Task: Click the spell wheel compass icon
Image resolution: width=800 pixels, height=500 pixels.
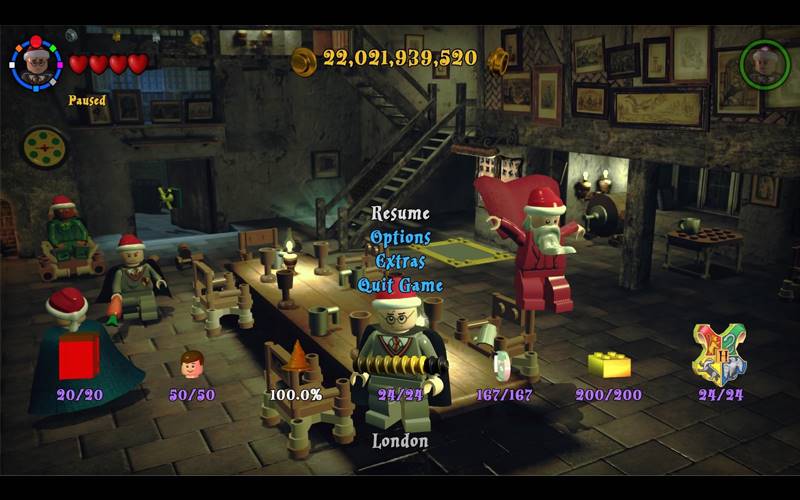Action: click(x=44, y=147)
